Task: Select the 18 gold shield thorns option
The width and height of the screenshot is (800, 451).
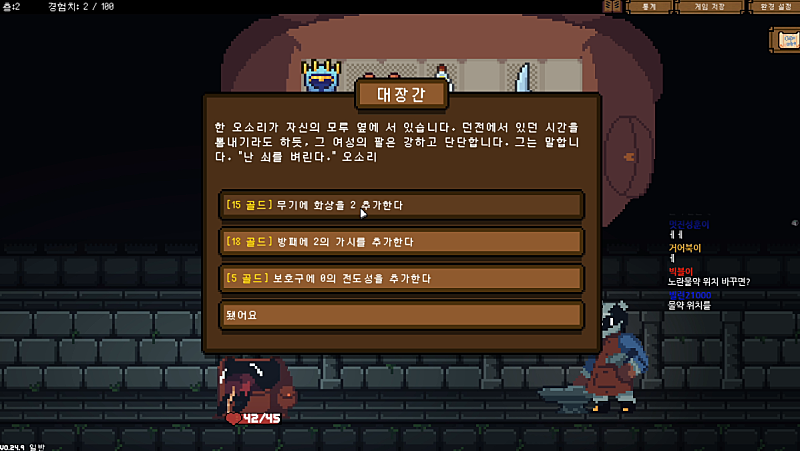Action: pyautogui.click(x=400, y=241)
